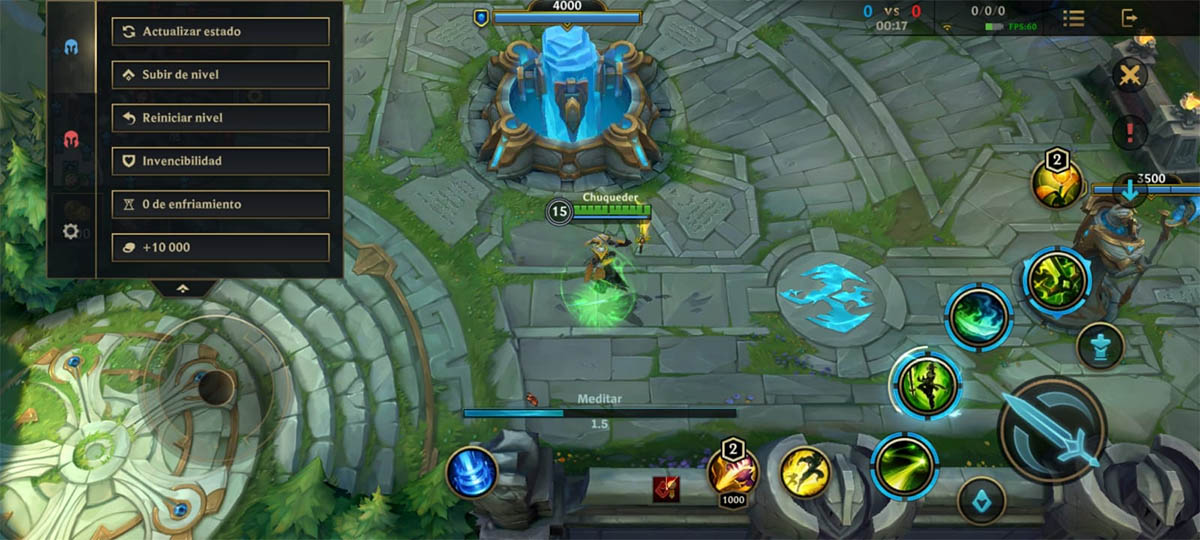Tap the sword basic attack button
Viewport: 1200px width, 540px height.
tap(1051, 429)
